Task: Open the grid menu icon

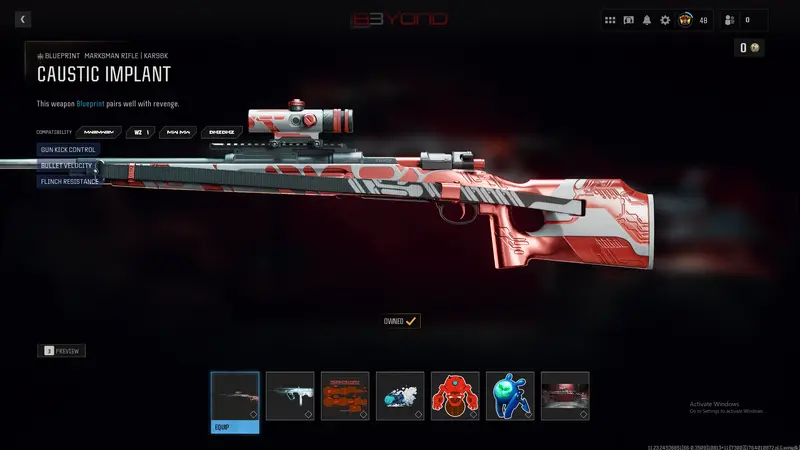Action: tap(610, 20)
